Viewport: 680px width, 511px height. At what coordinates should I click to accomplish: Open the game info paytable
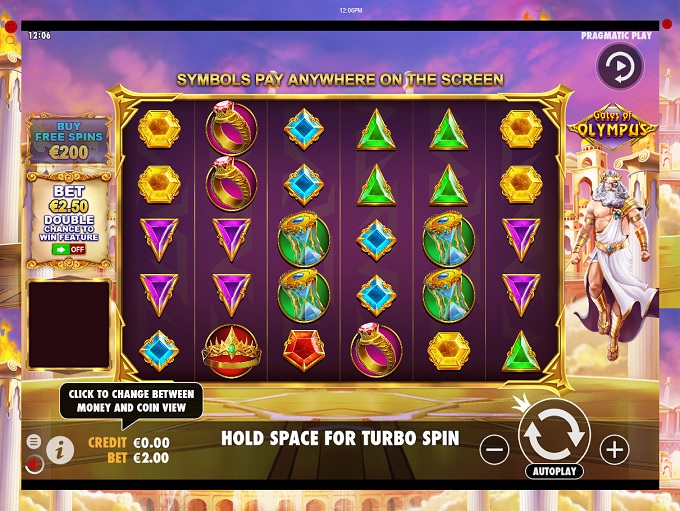click(x=60, y=450)
